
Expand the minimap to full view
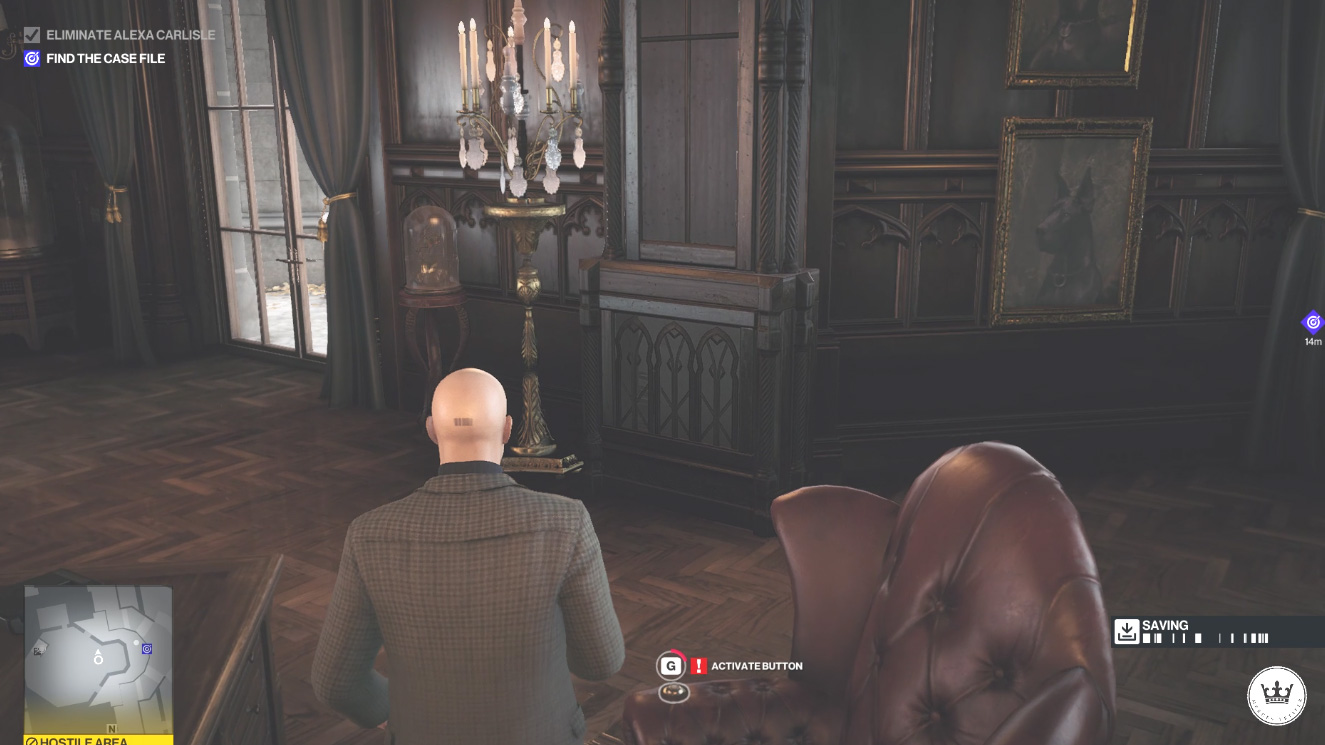[97, 660]
